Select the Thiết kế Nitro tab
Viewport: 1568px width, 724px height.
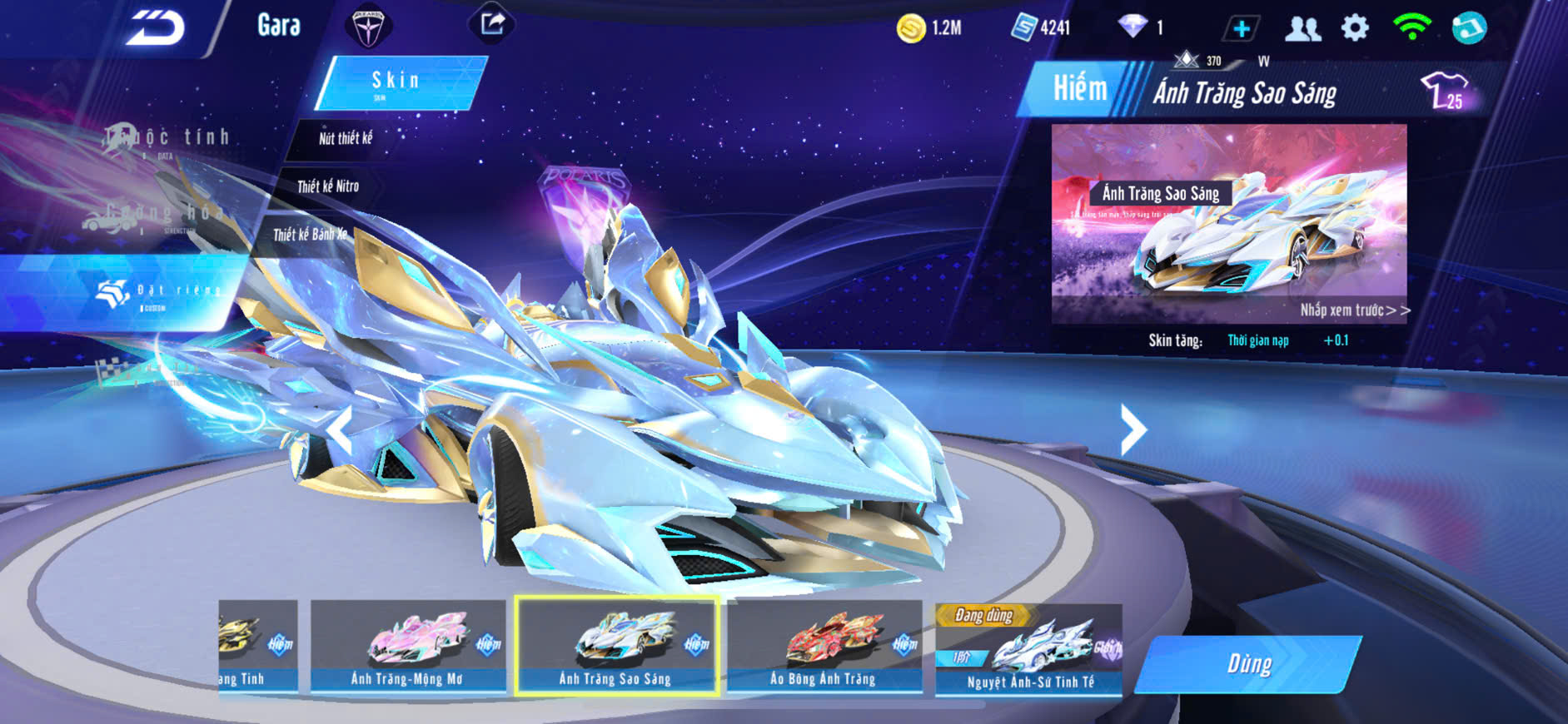point(327,186)
